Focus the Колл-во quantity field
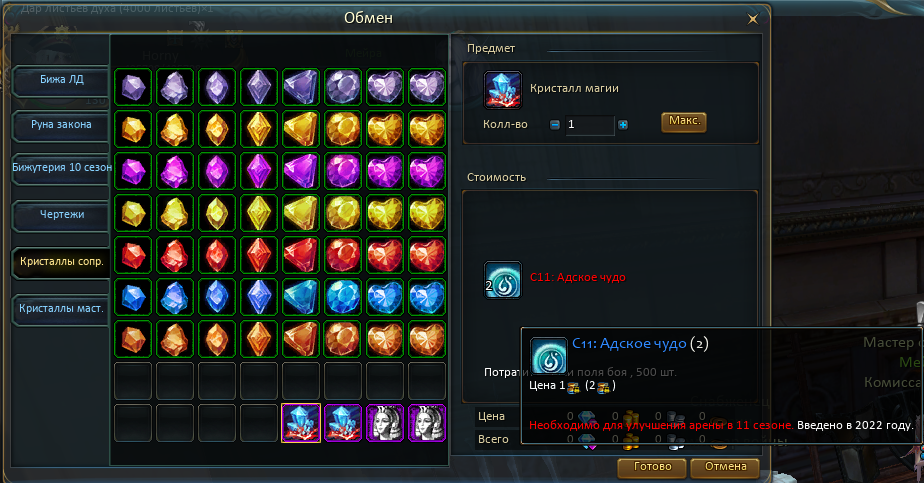This screenshot has height=483, width=924. (x=588, y=125)
